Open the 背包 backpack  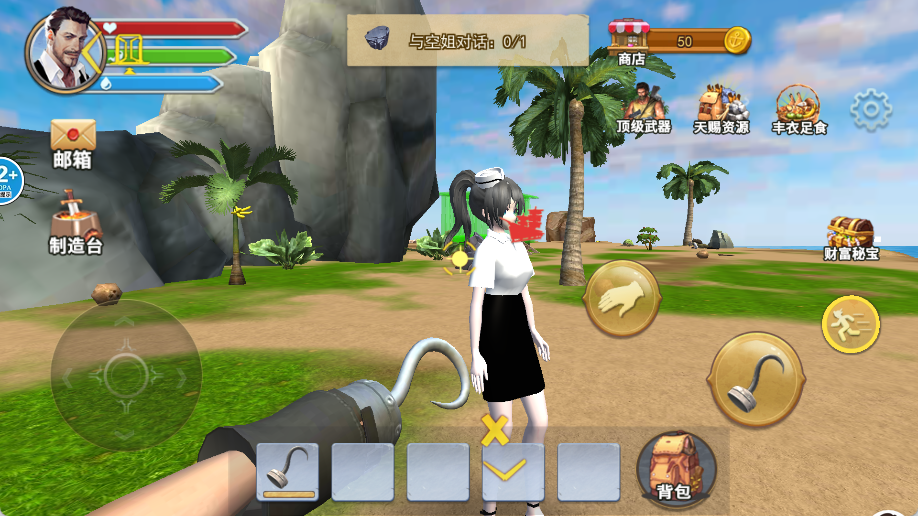pos(675,467)
